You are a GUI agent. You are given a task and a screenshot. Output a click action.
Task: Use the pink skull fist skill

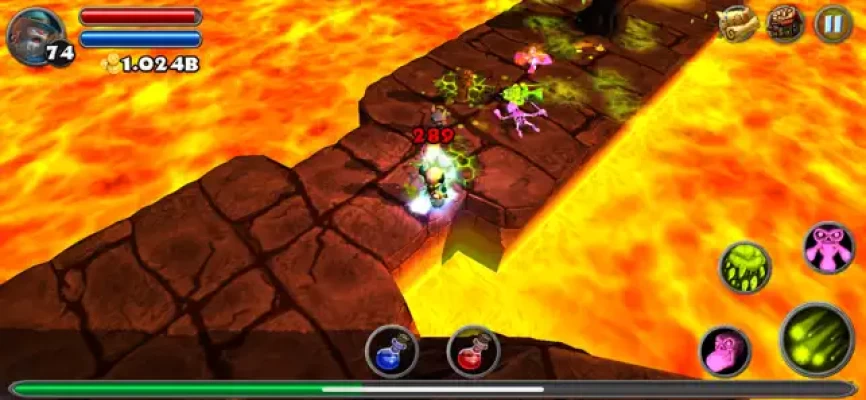[x=725, y=352]
